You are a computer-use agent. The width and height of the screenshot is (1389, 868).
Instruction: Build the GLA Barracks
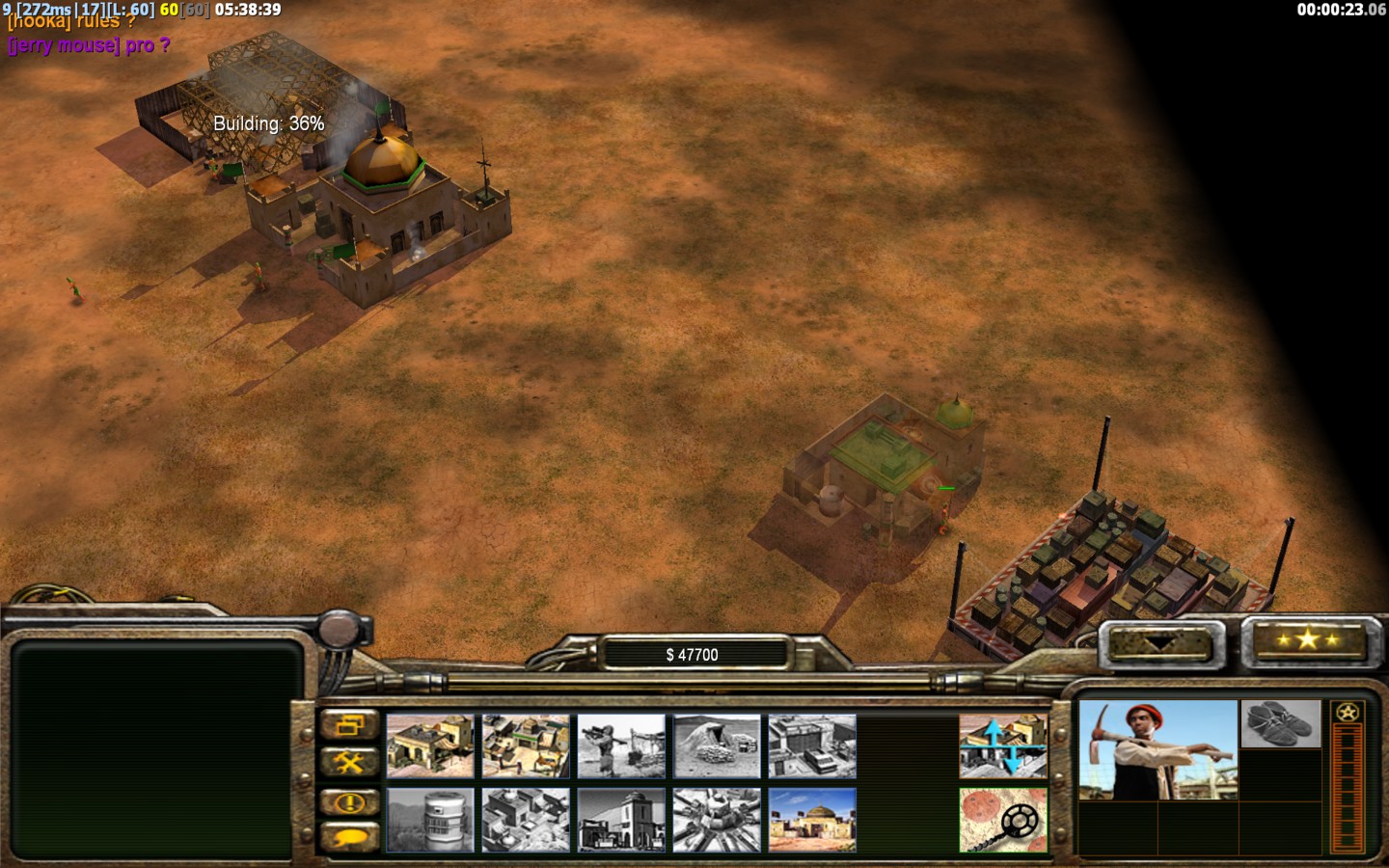click(430, 746)
